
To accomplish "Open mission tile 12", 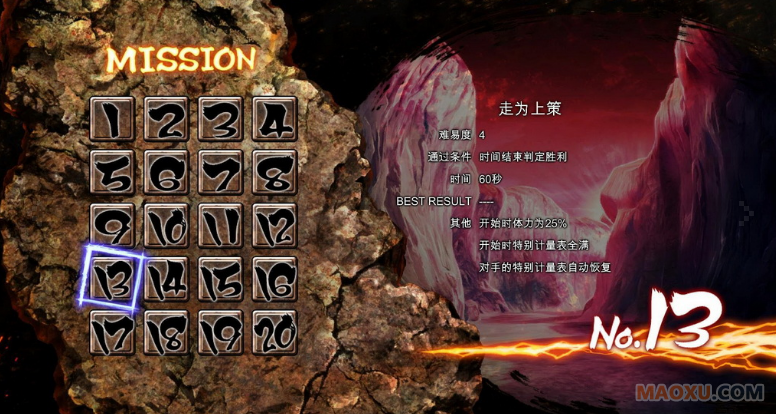I will 275,227.
